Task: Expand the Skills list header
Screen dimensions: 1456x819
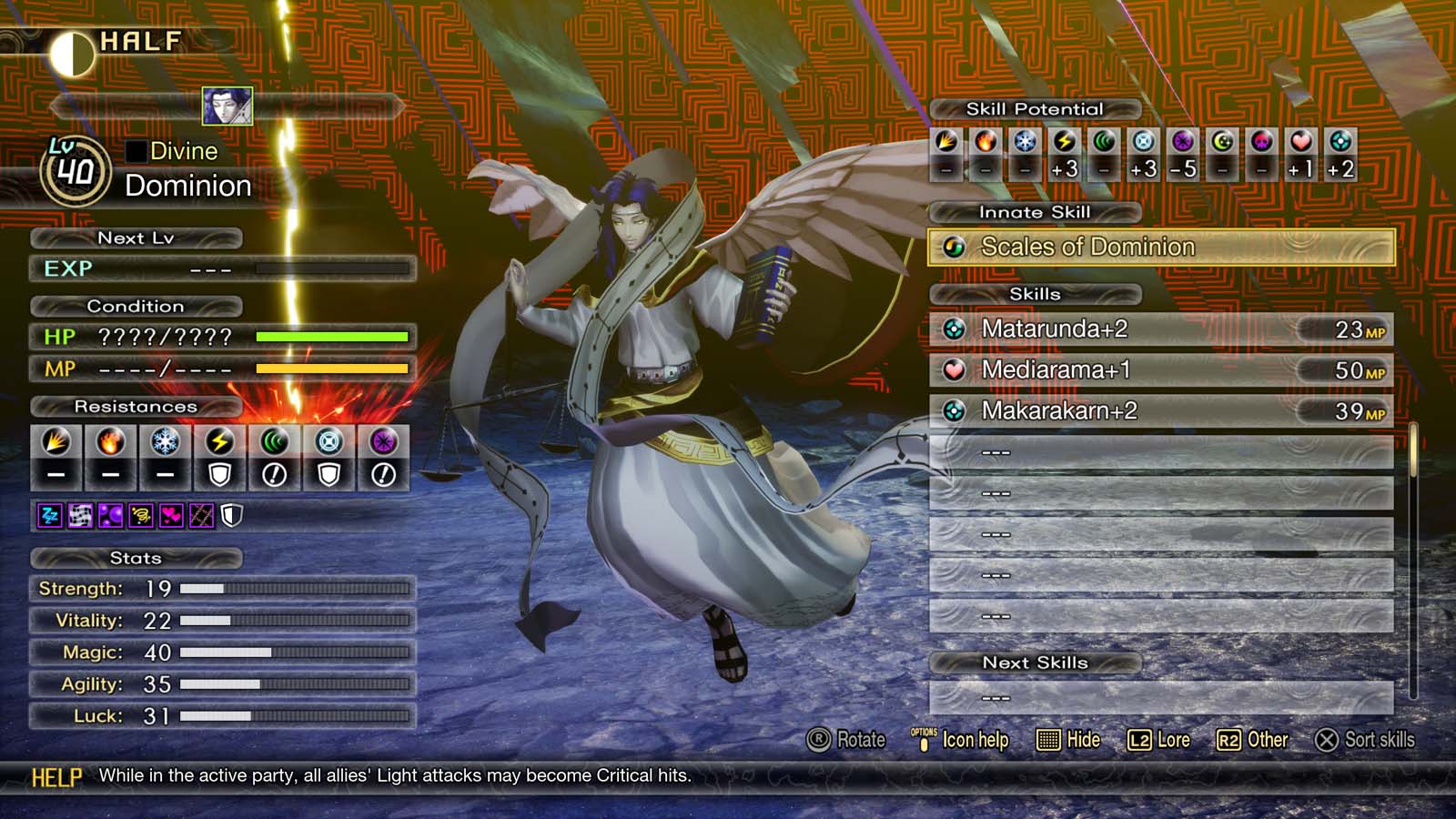Action: (1033, 294)
